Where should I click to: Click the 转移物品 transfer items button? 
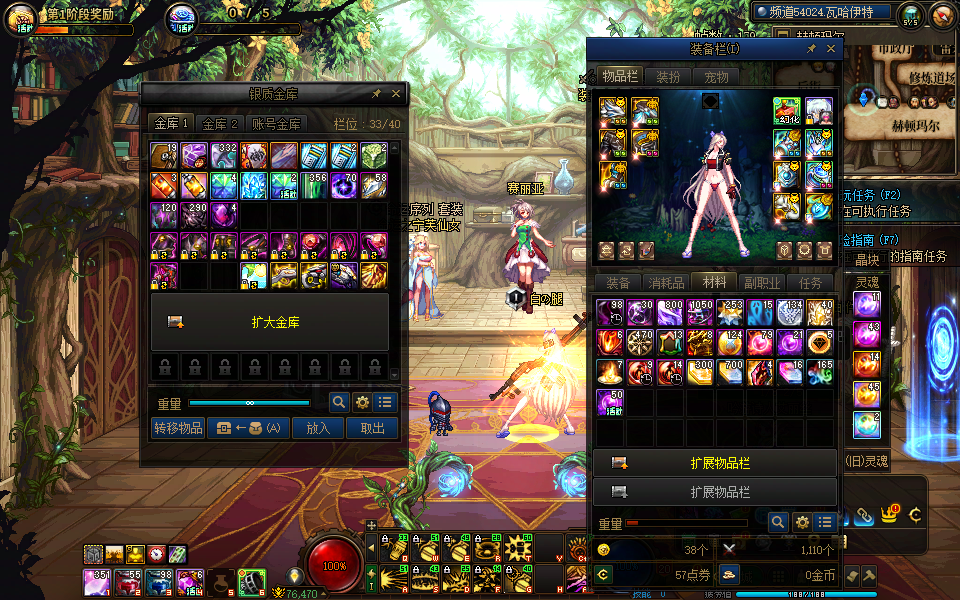tap(178, 428)
